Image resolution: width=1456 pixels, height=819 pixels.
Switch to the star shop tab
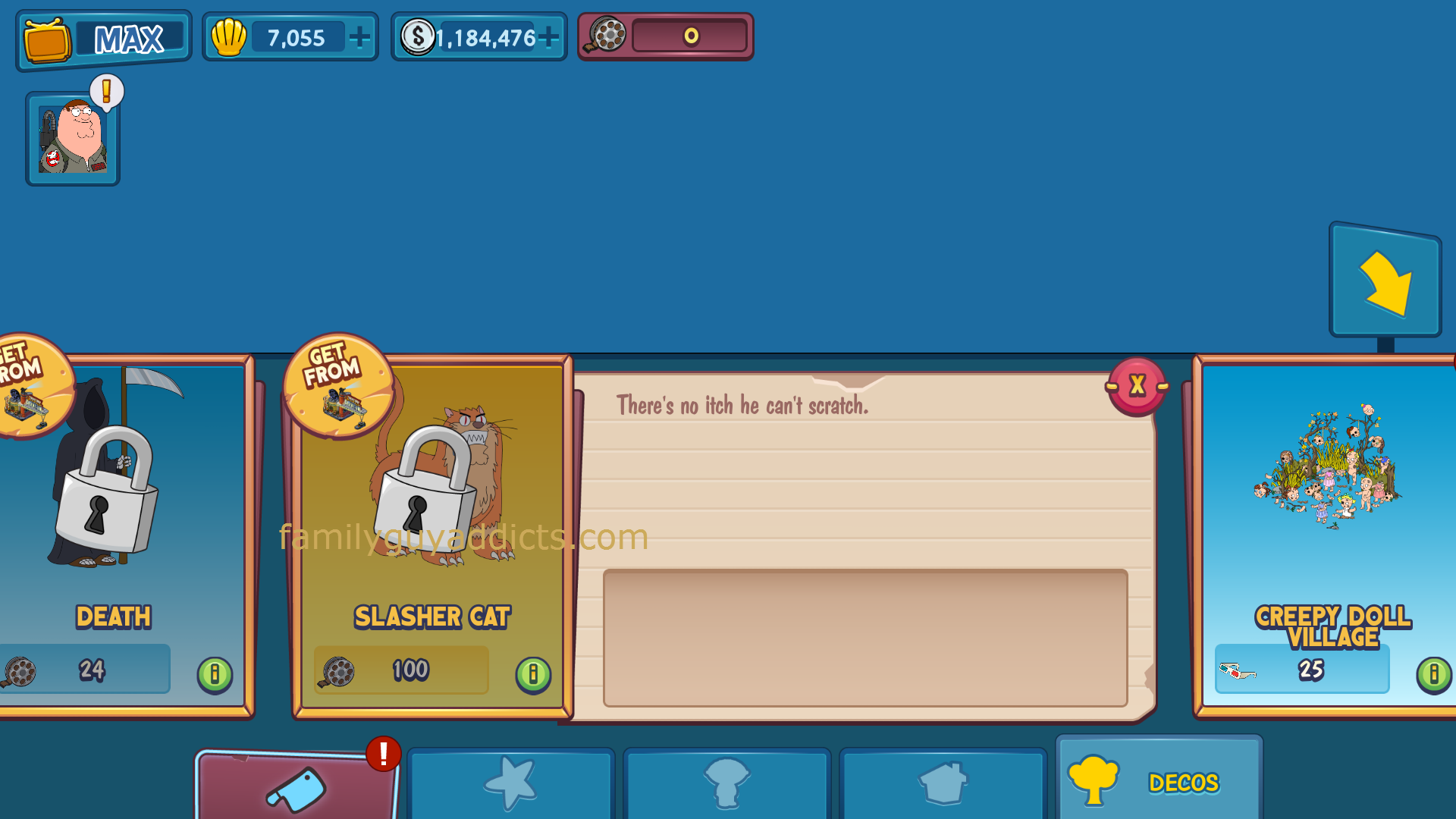click(510, 785)
